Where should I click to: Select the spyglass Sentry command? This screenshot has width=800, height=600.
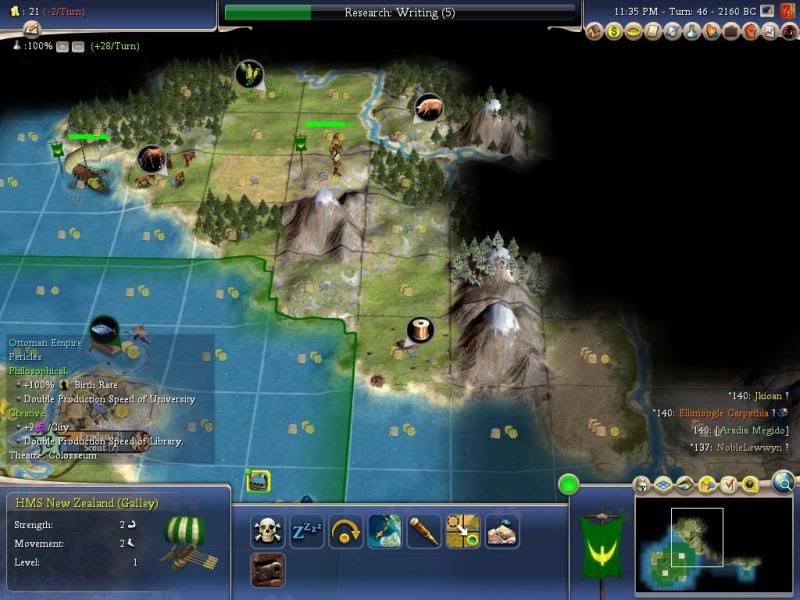point(424,531)
